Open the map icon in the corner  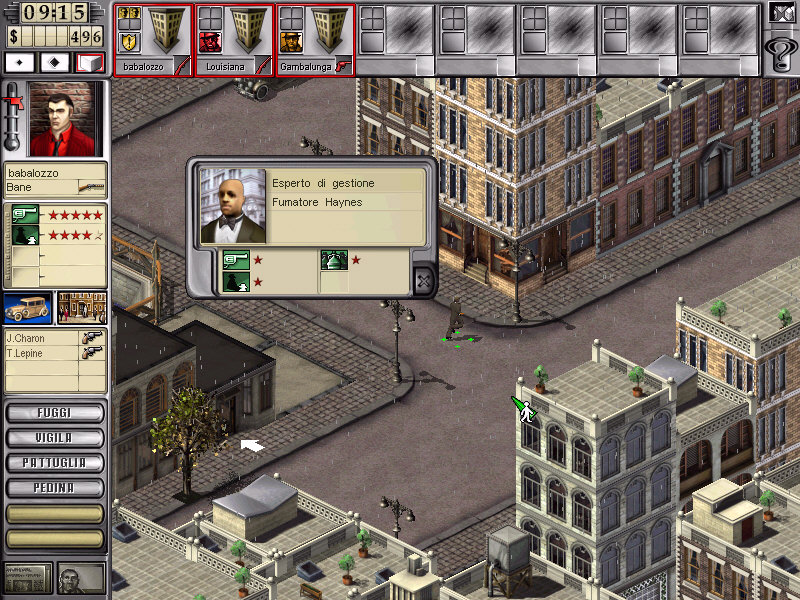tap(780, 13)
